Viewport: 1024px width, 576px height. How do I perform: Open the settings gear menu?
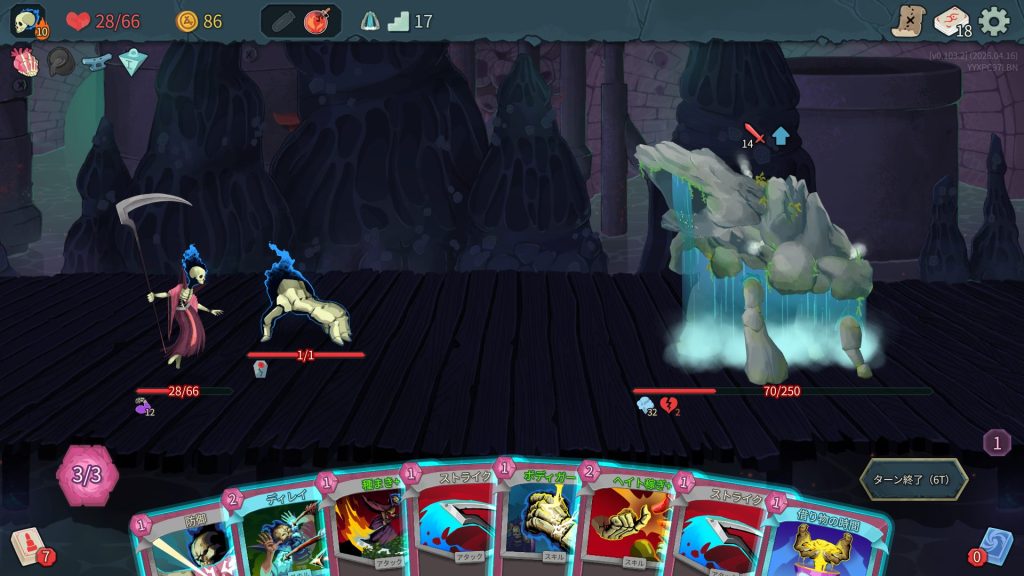(x=994, y=21)
